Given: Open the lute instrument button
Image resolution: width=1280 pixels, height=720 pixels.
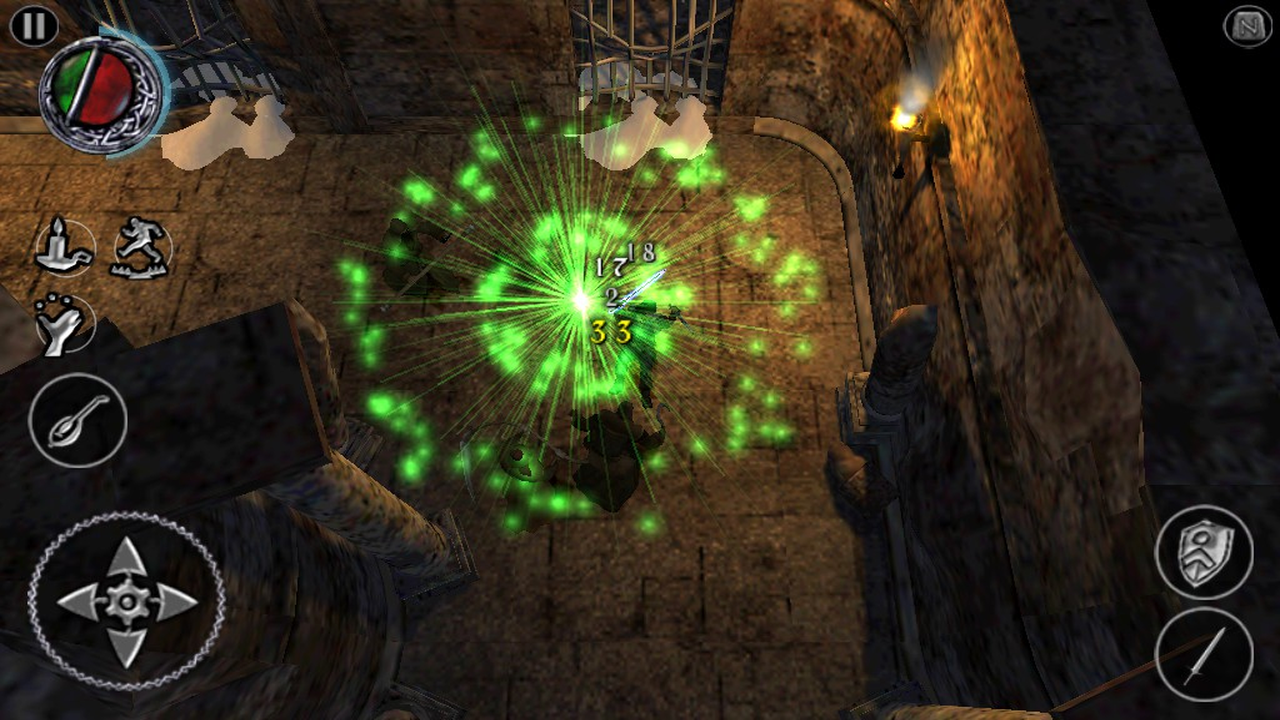Looking at the screenshot, I should (78, 420).
